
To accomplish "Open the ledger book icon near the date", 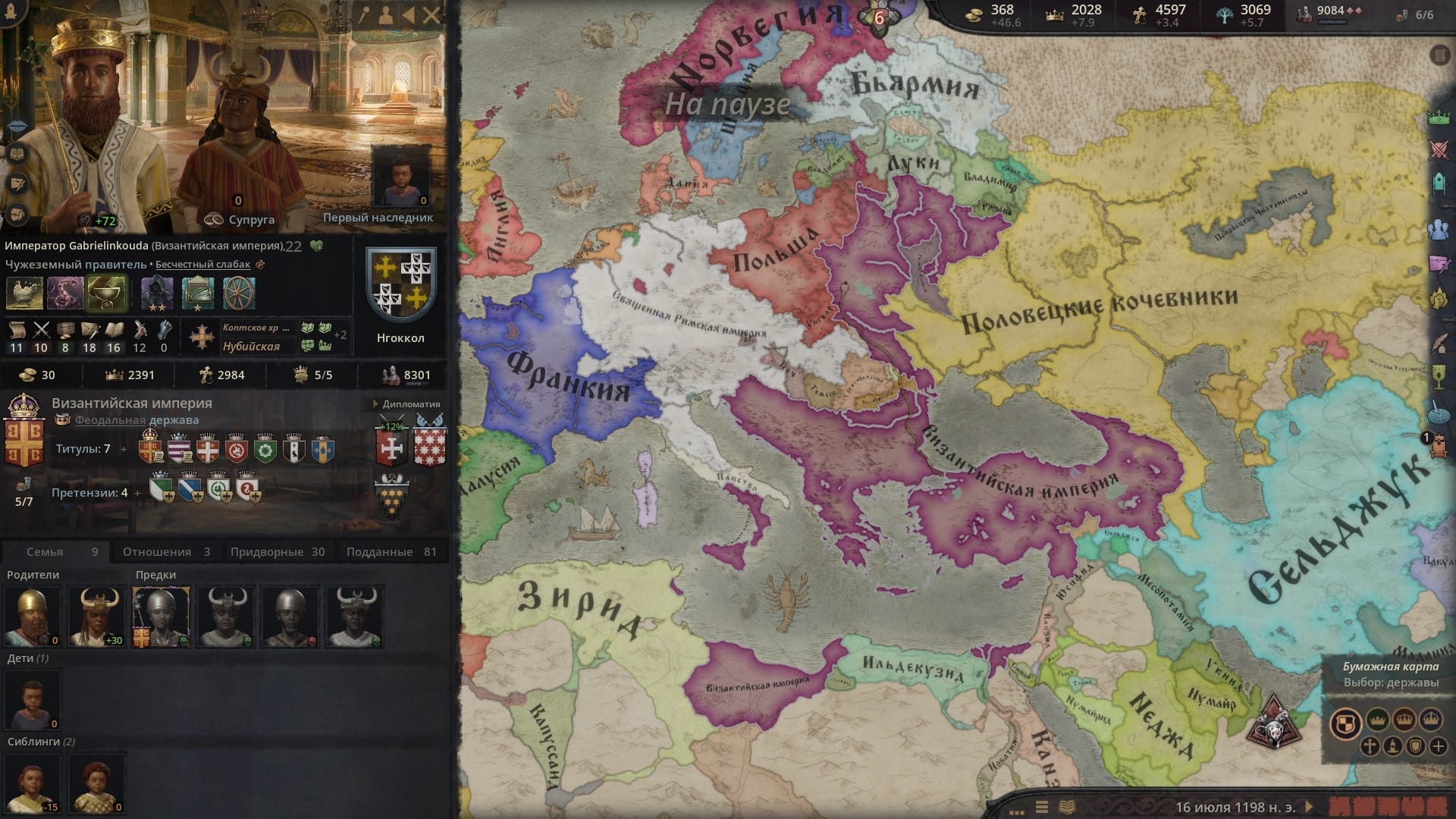I will pos(1067,806).
